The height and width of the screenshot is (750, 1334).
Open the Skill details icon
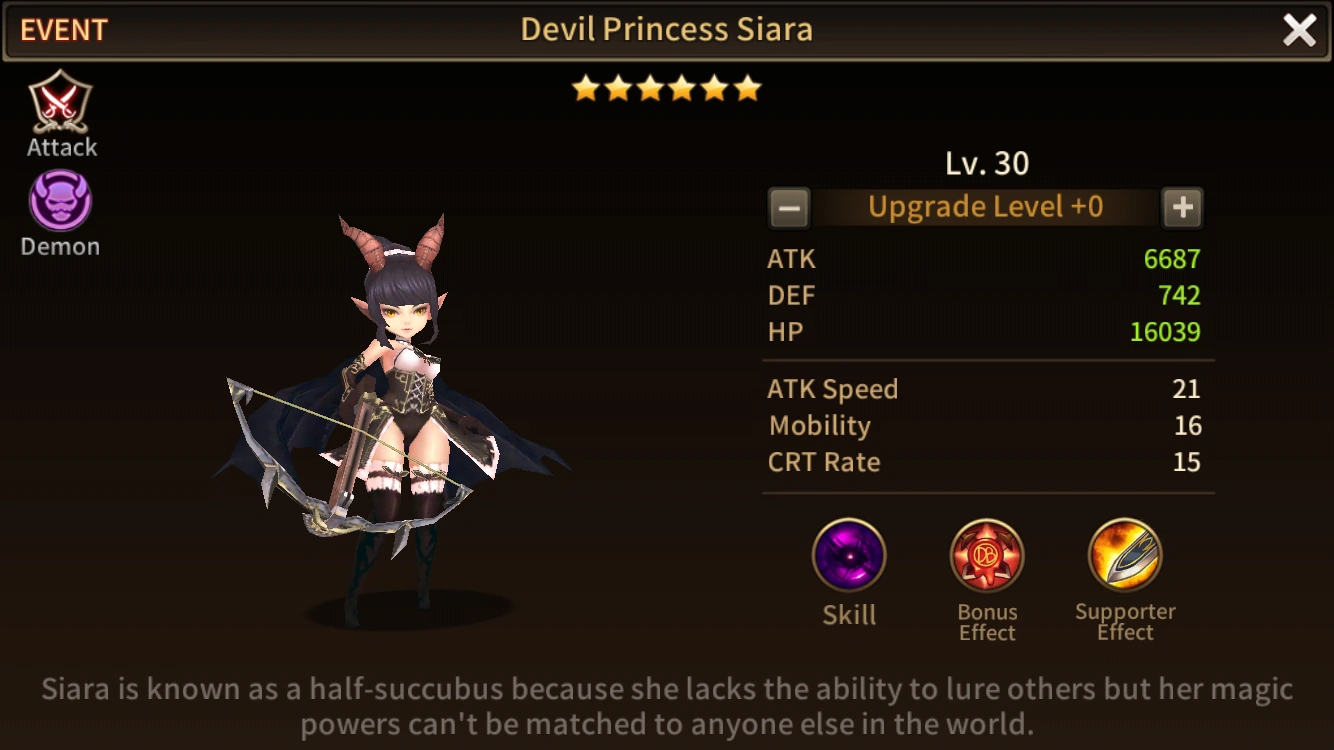click(848, 557)
